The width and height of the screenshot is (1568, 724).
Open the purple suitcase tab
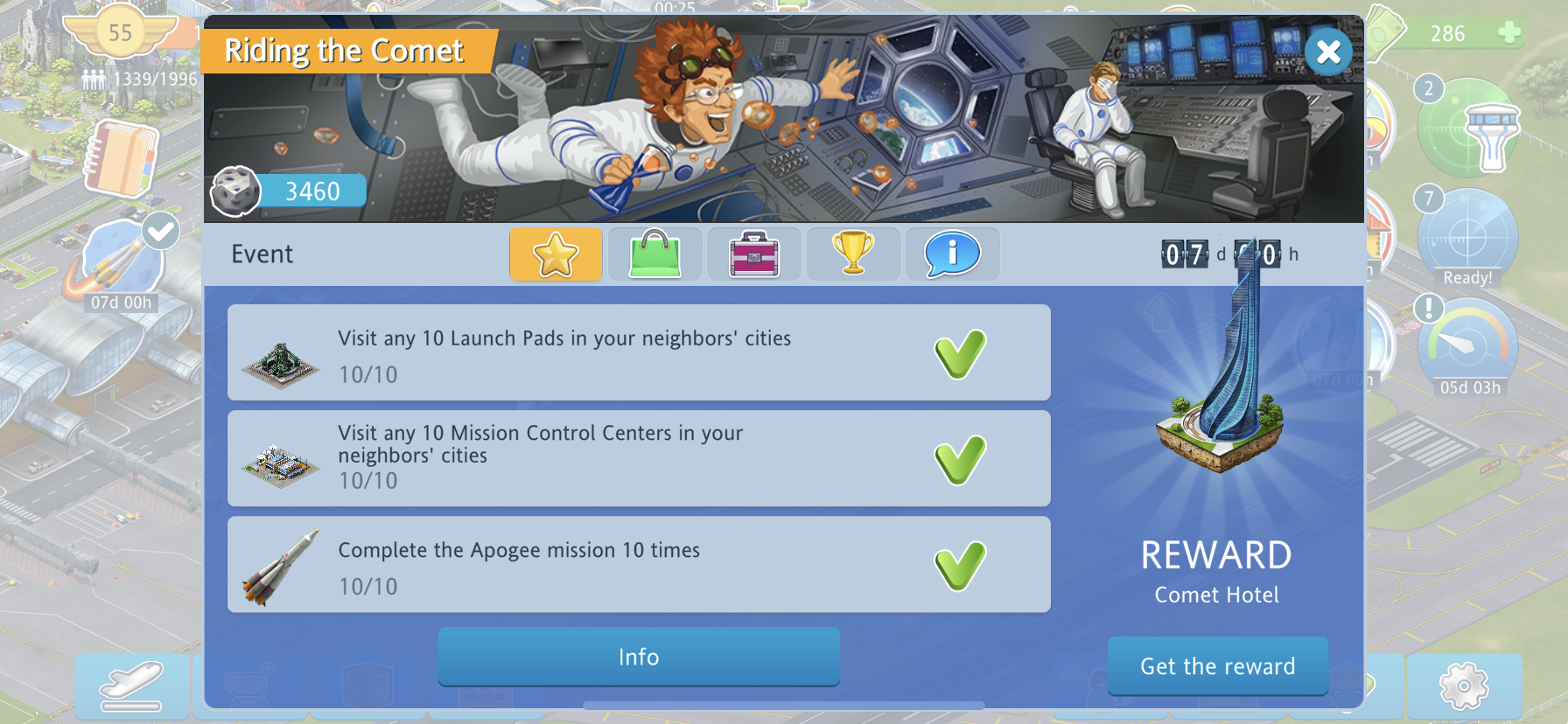[x=753, y=254]
